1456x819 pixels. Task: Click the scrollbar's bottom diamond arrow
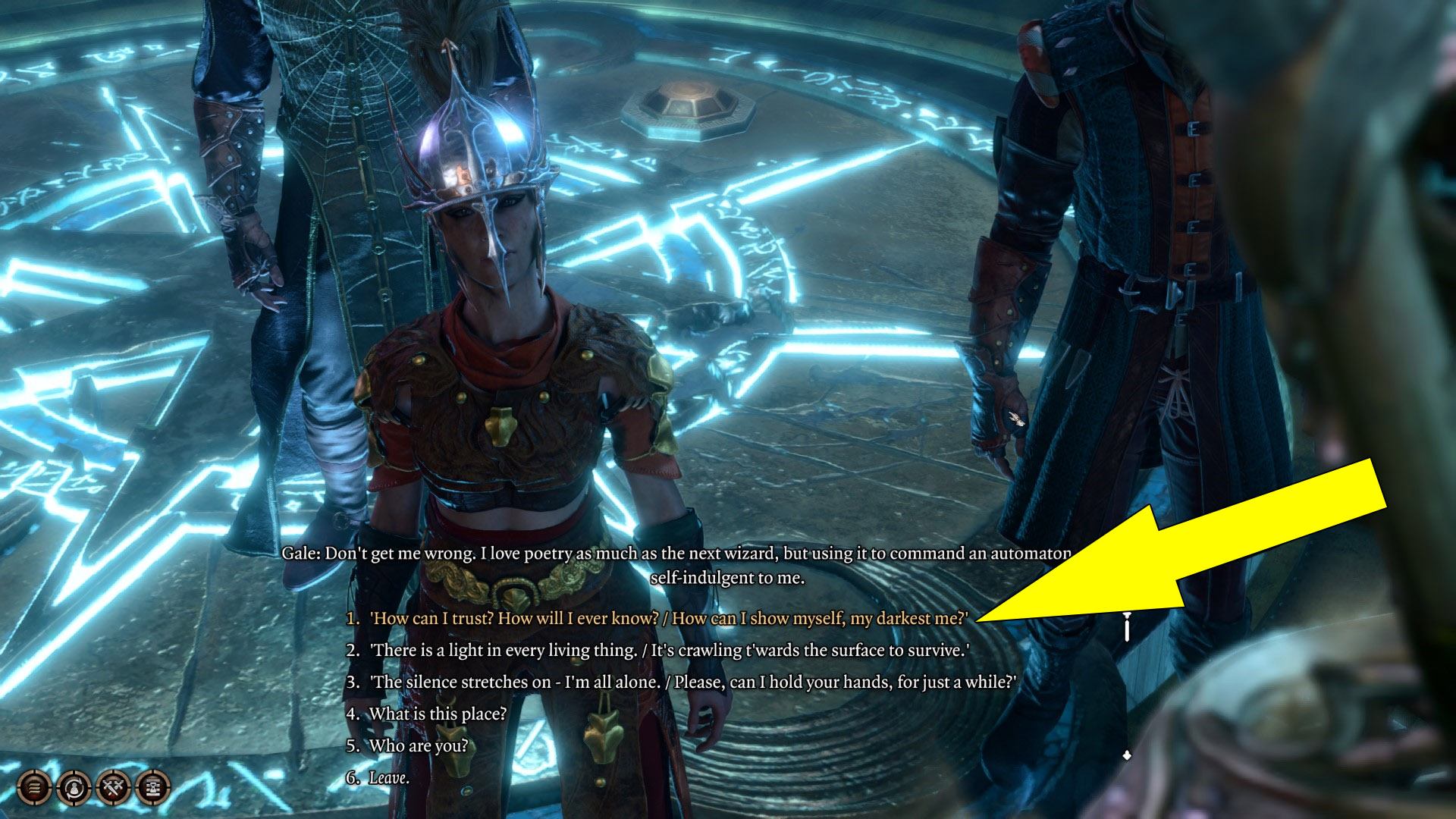1127,755
